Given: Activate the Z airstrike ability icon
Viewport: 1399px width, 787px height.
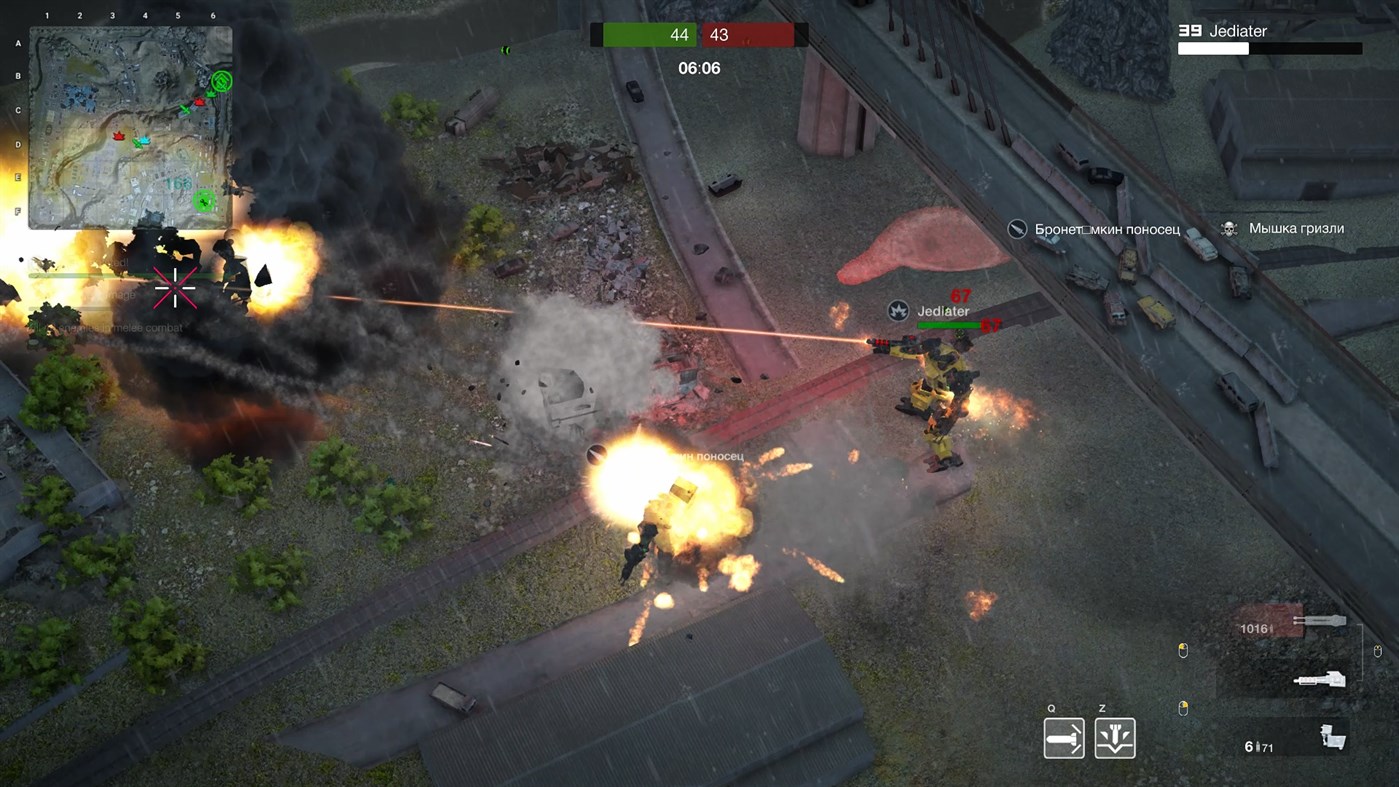Looking at the screenshot, I should coord(1114,737).
